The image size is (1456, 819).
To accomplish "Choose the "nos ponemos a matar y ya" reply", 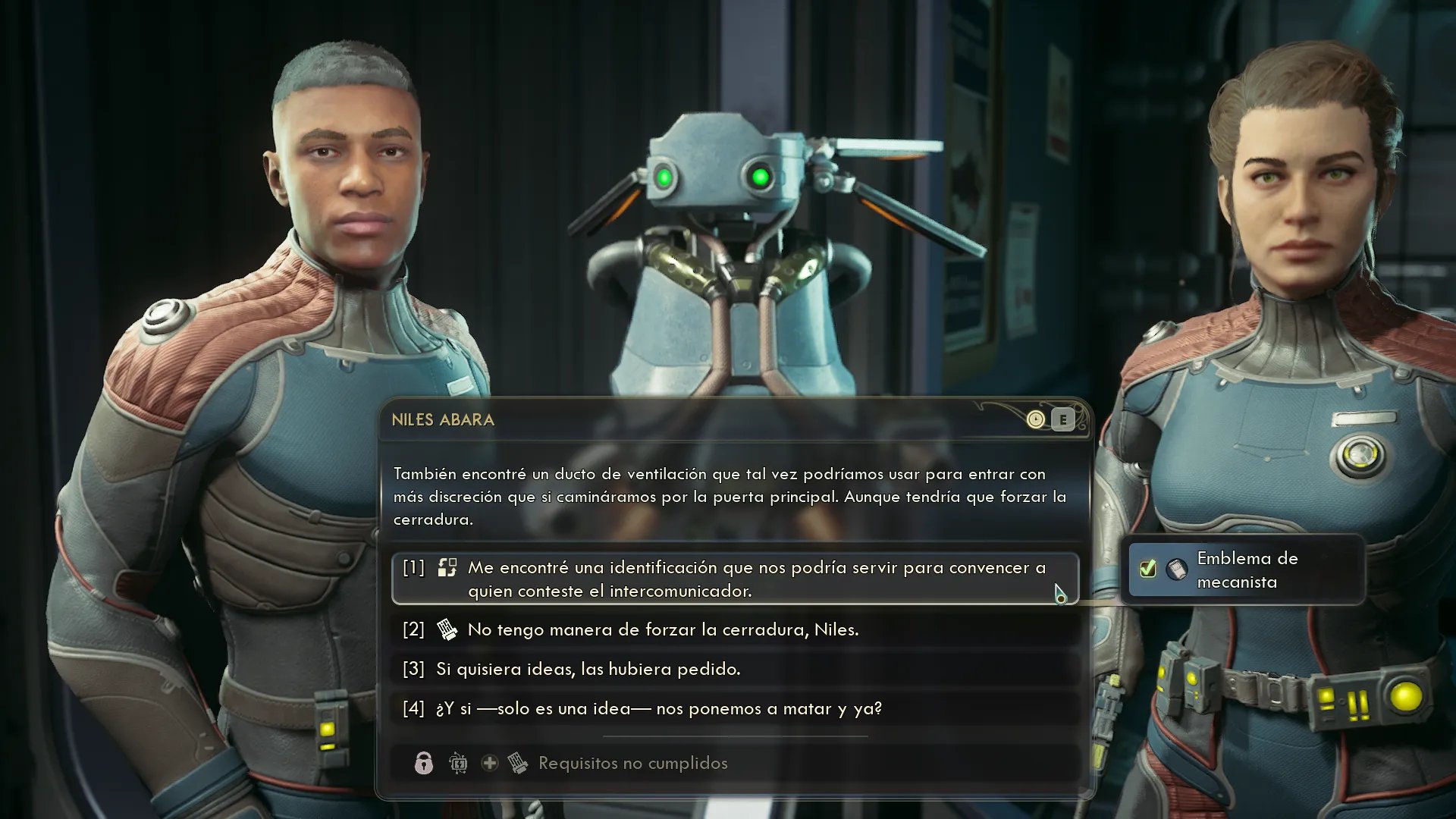I will (x=658, y=708).
